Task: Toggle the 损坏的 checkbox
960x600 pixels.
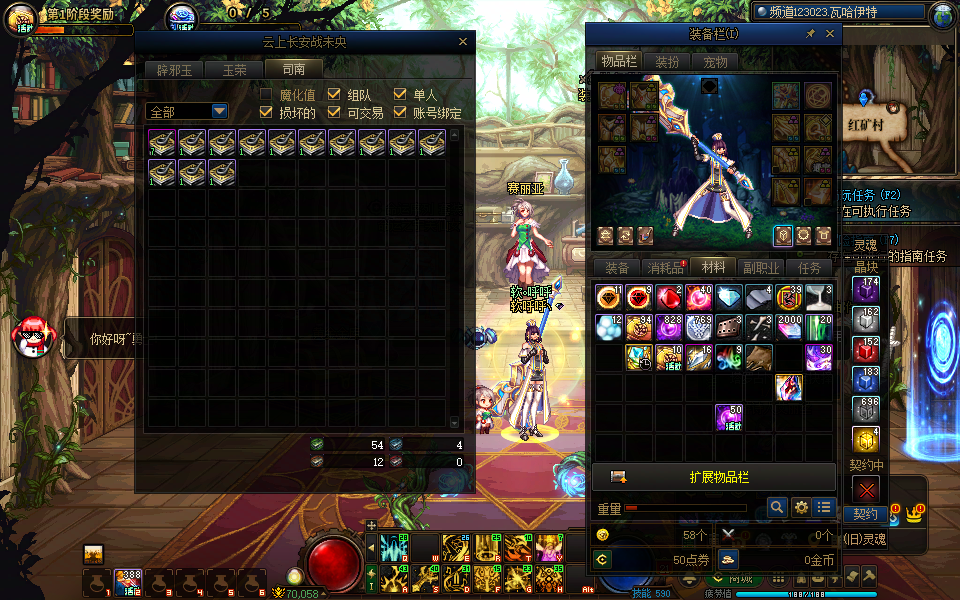Action: pos(266,113)
